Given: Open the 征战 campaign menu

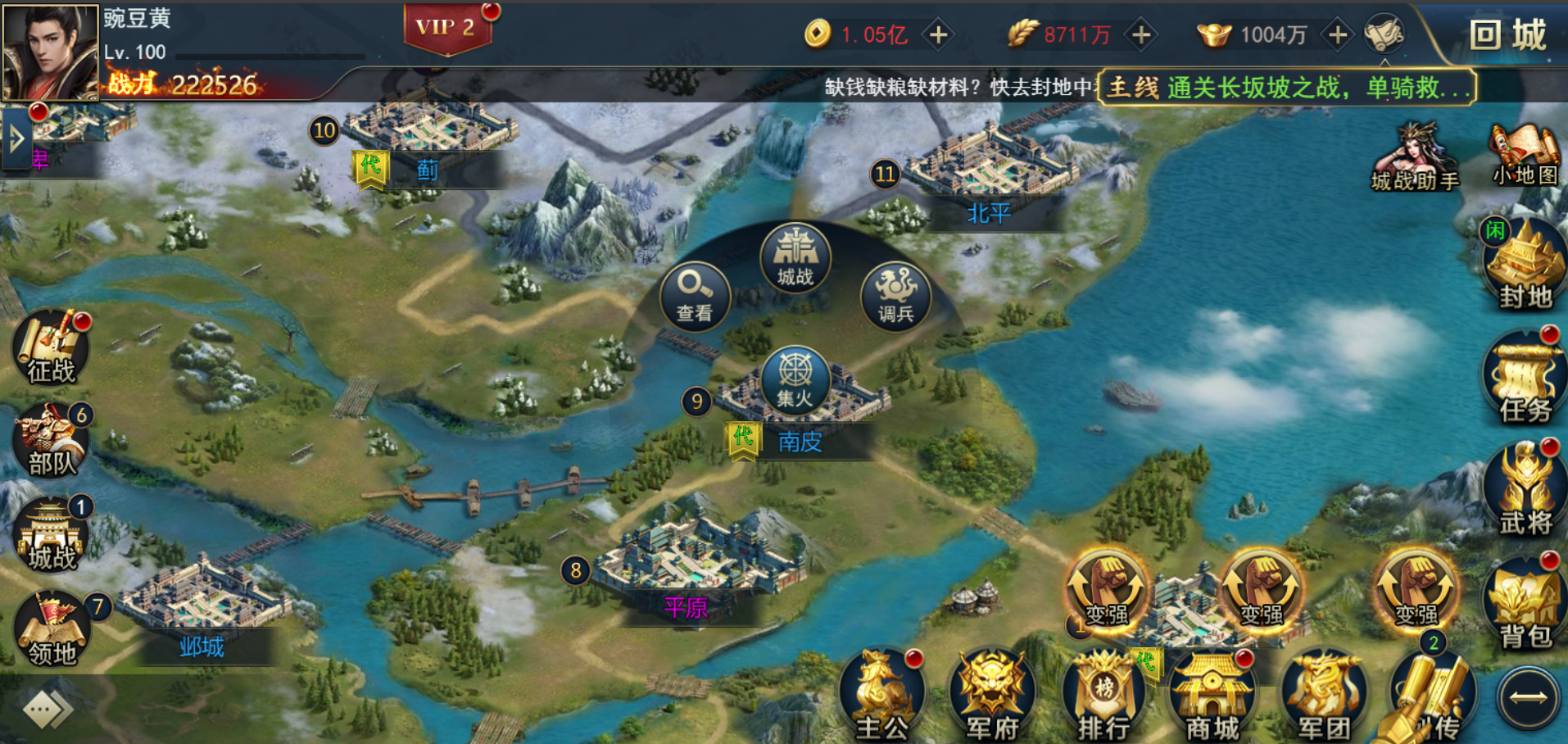Looking at the screenshot, I should (51, 350).
